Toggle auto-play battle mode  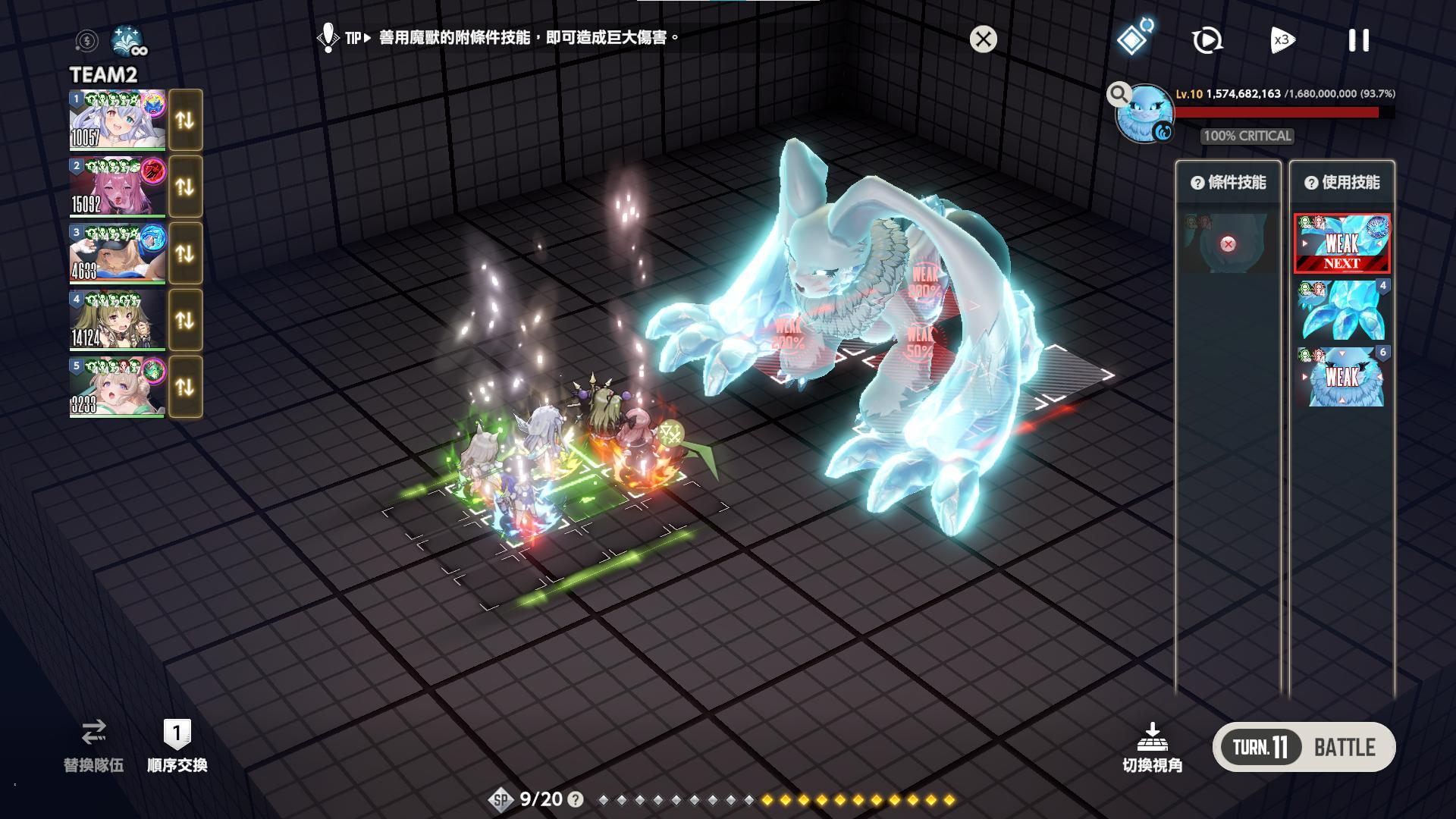point(1207,40)
